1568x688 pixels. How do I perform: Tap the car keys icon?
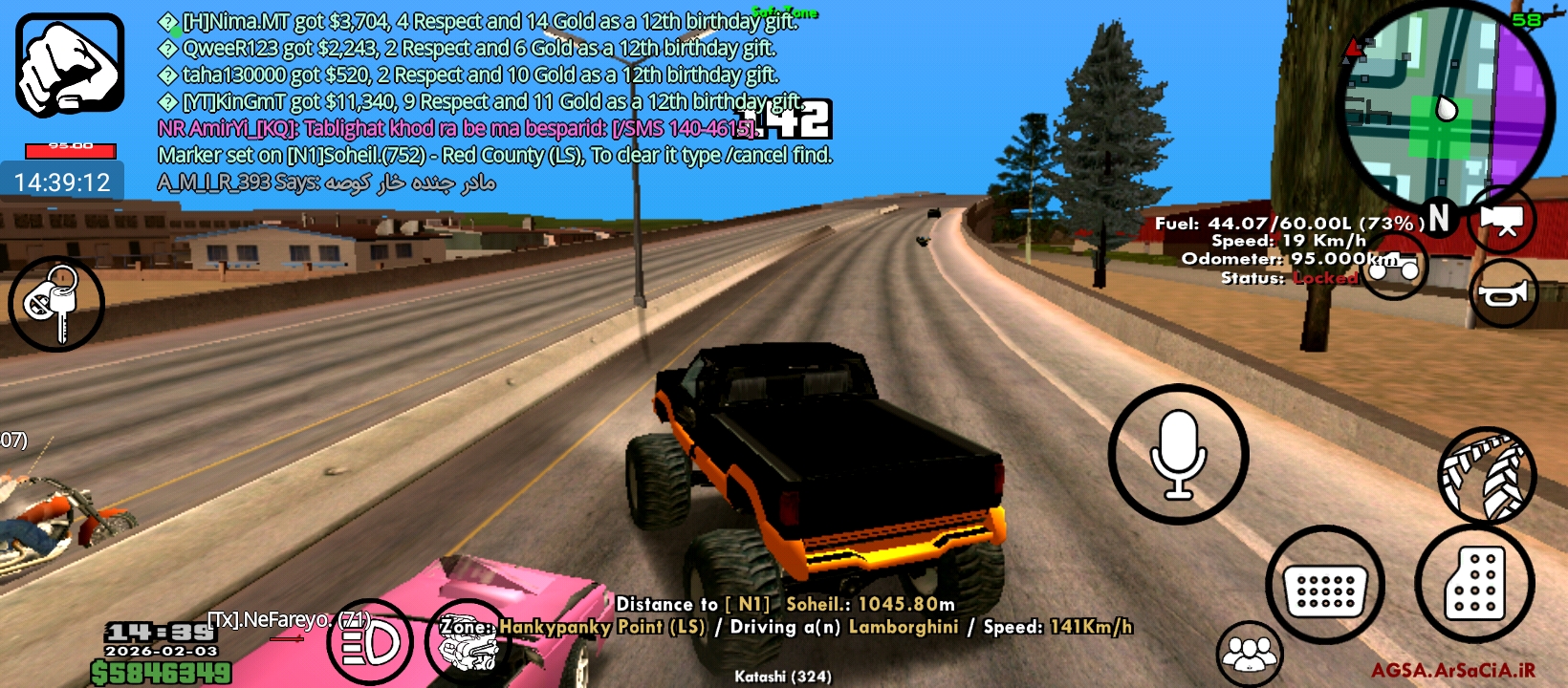click(x=55, y=303)
